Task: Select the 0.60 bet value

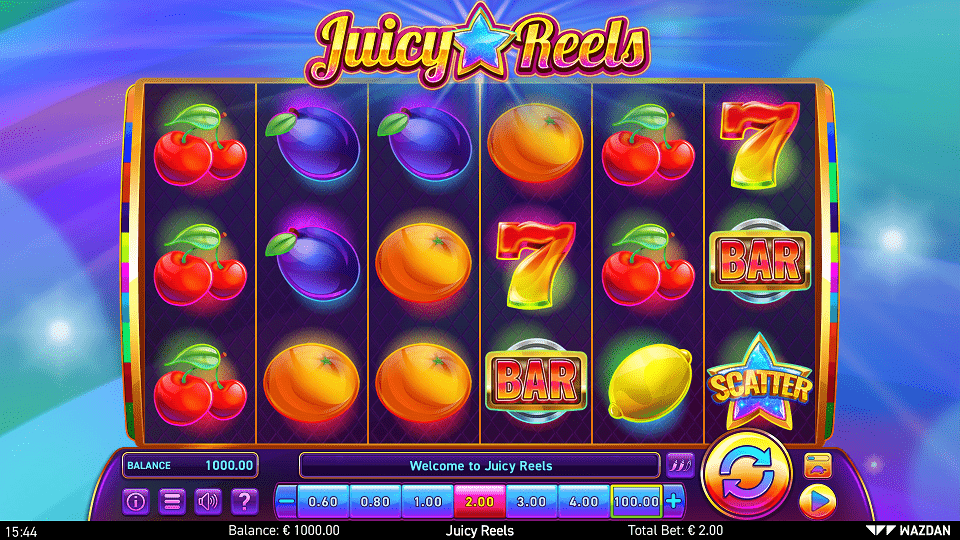Action: (x=324, y=501)
